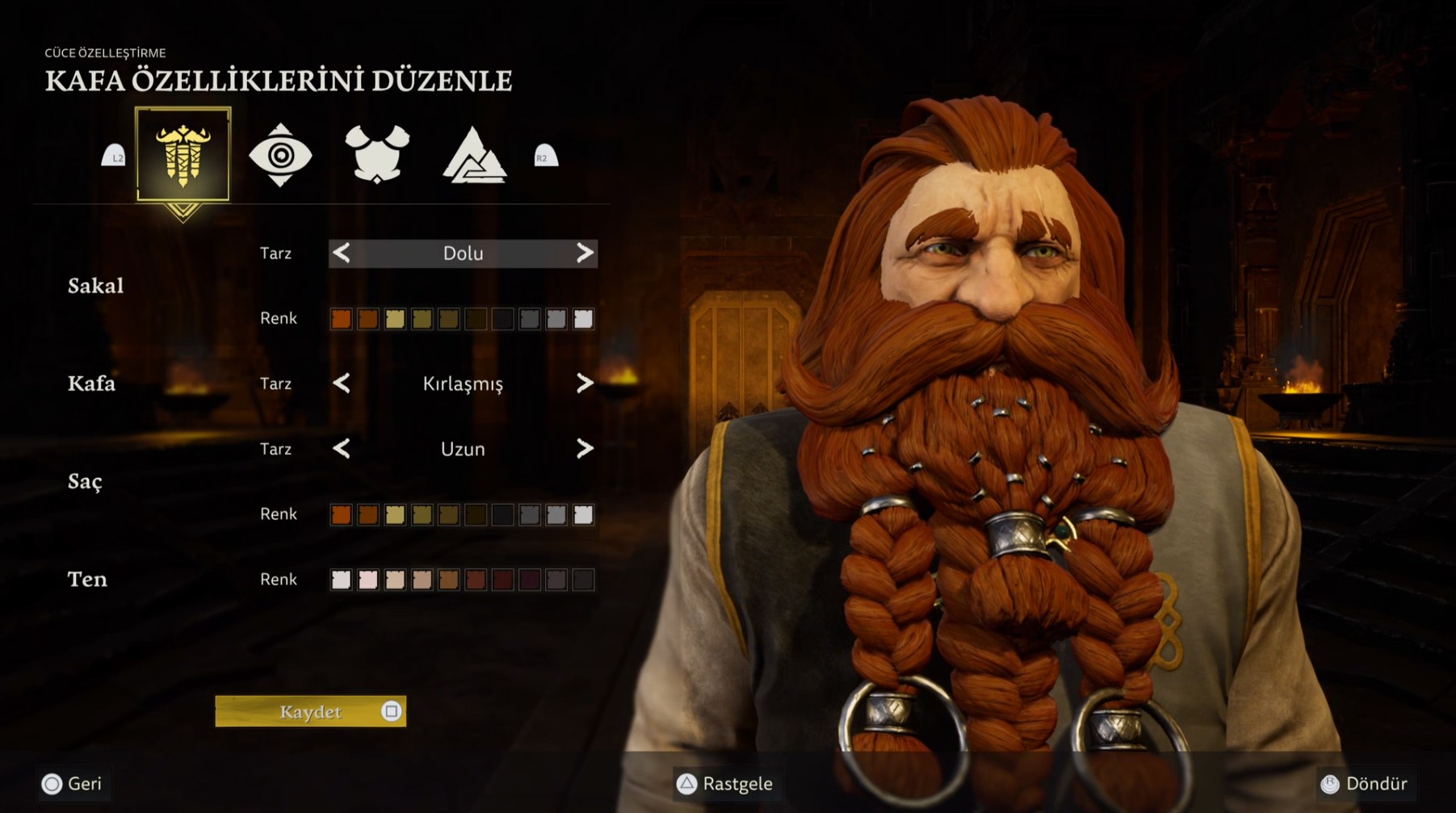This screenshot has height=813, width=1456.
Task: Pick the bright orange beard color swatch
Action: coord(341,319)
